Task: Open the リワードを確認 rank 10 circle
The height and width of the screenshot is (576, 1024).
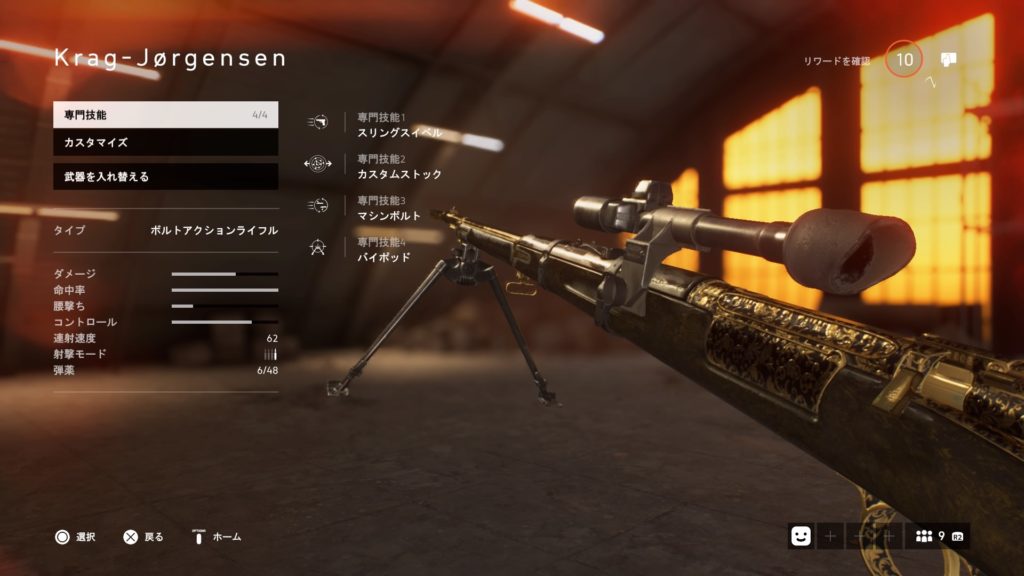Action: click(904, 60)
